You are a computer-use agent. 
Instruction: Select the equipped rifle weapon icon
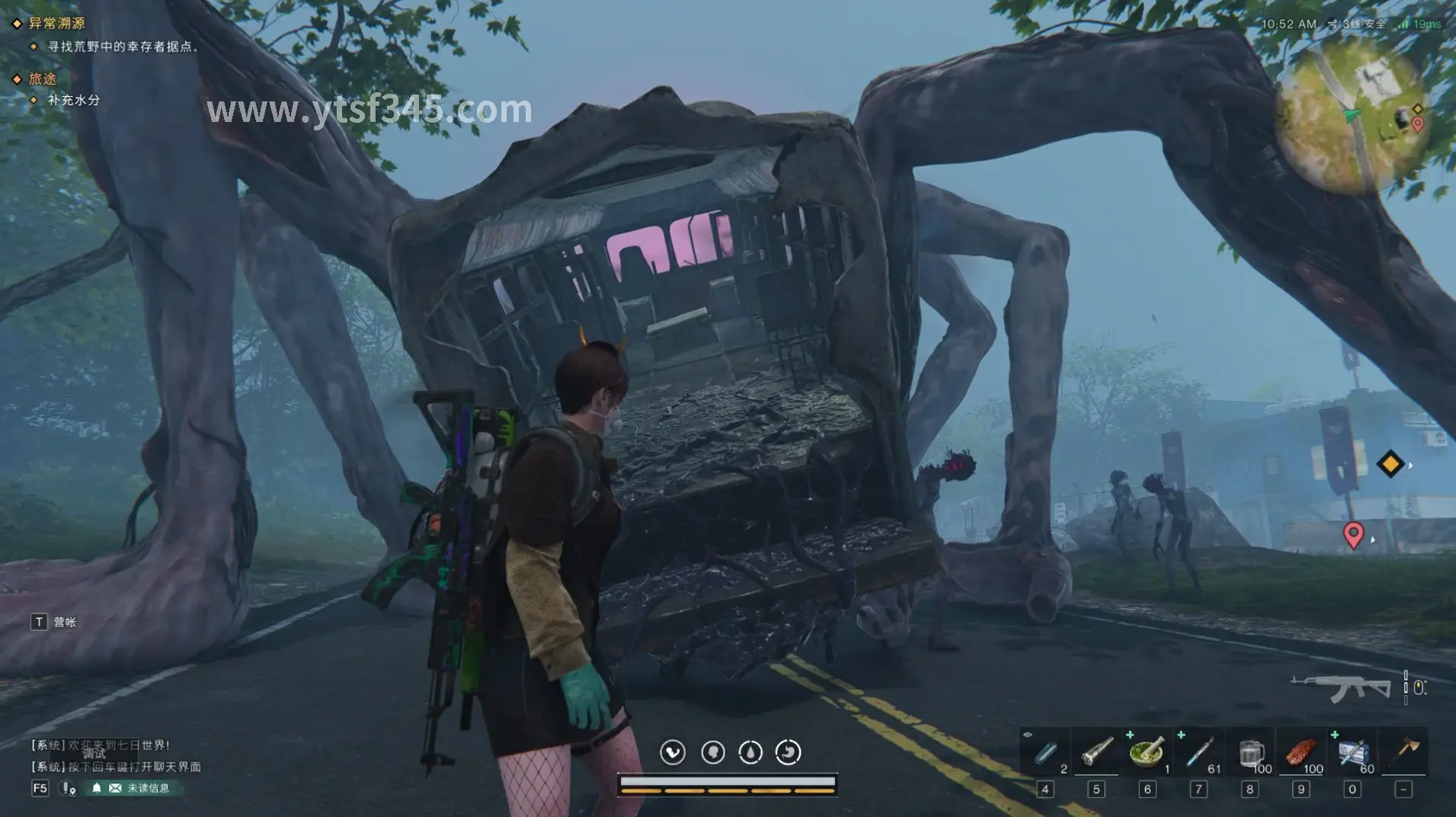pyautogui.click(x=1340, y=687)
